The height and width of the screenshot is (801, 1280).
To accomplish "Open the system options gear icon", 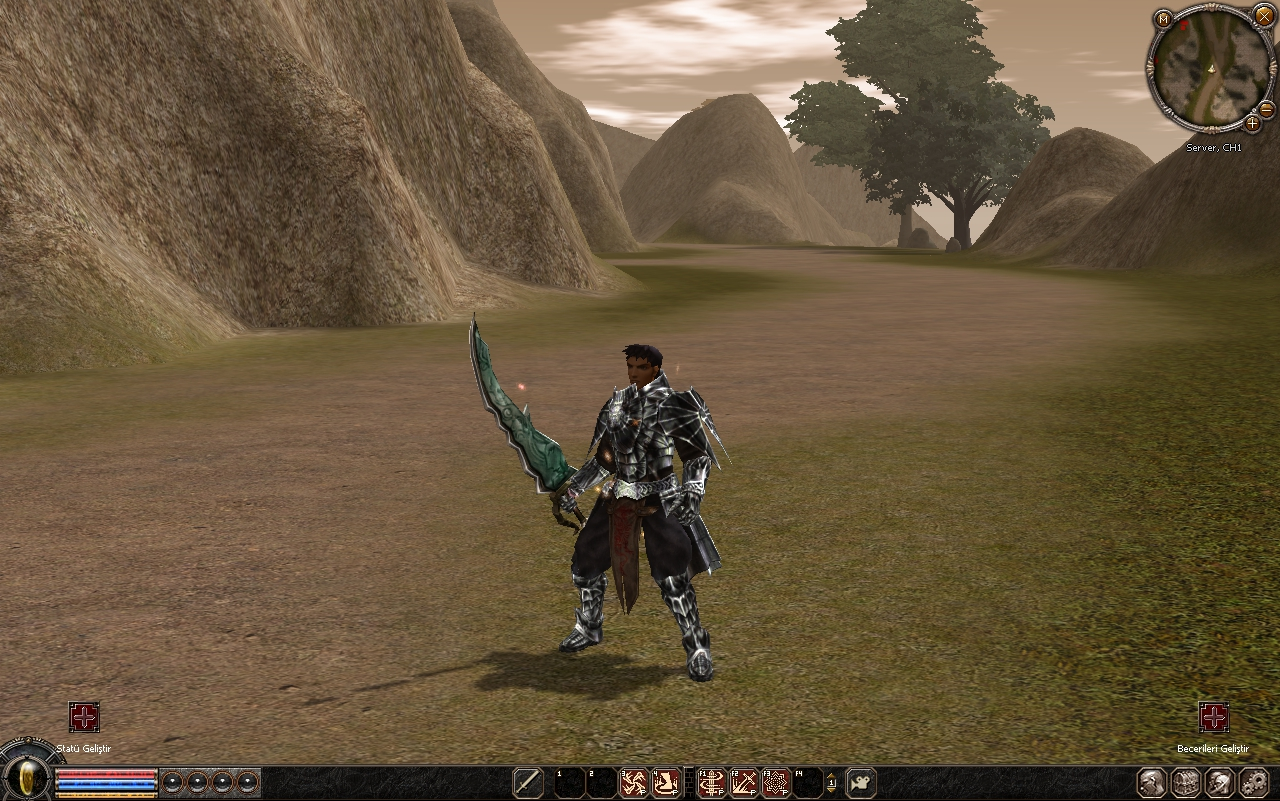I will point(1254,782).
